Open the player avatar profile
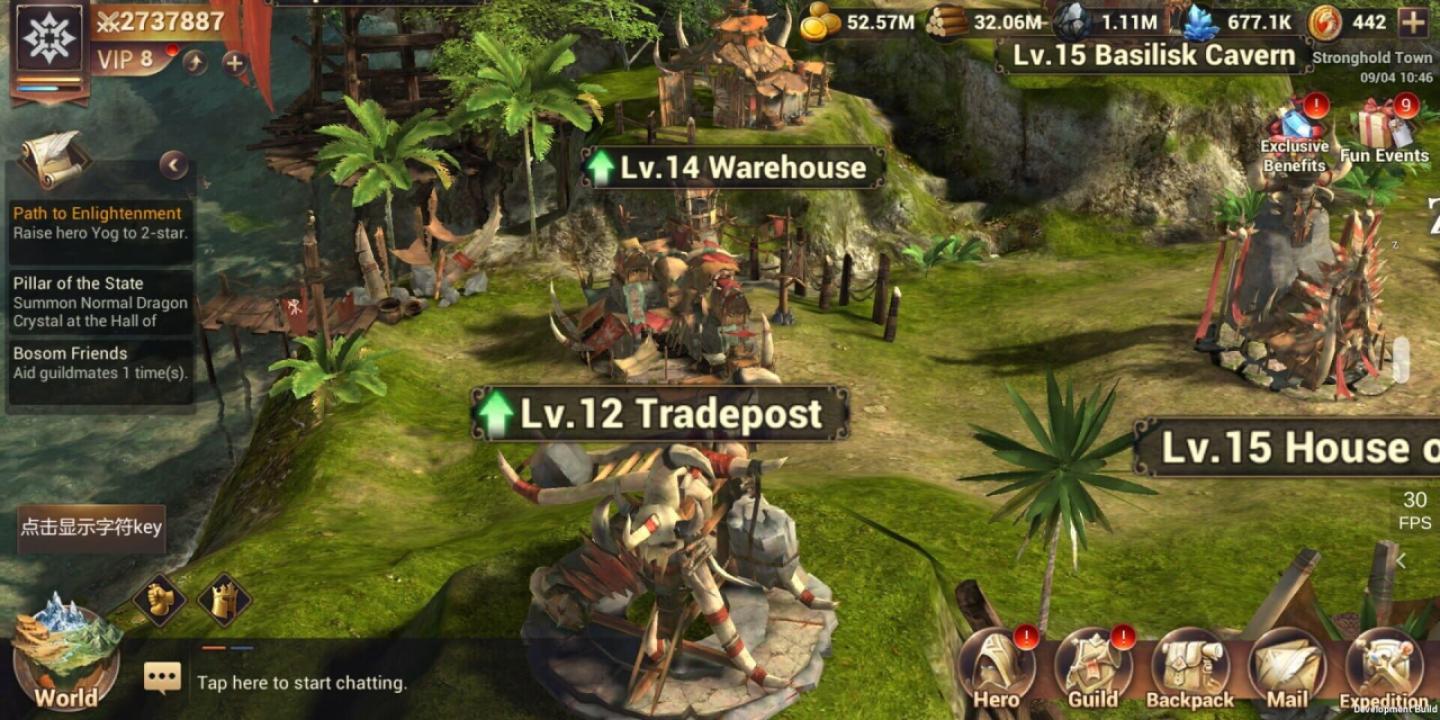 (x=49, y=38)
